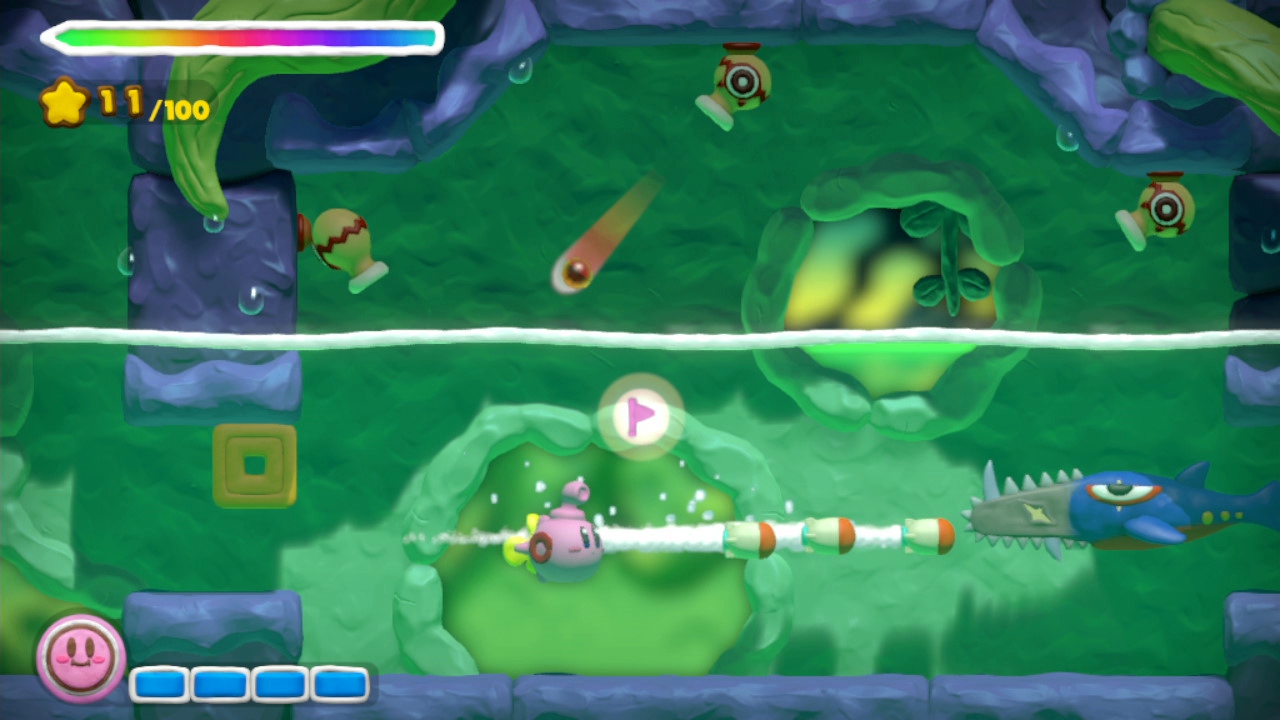Click the last blue health segment
Screen dimensions: 1280x720
pos(339,684)
